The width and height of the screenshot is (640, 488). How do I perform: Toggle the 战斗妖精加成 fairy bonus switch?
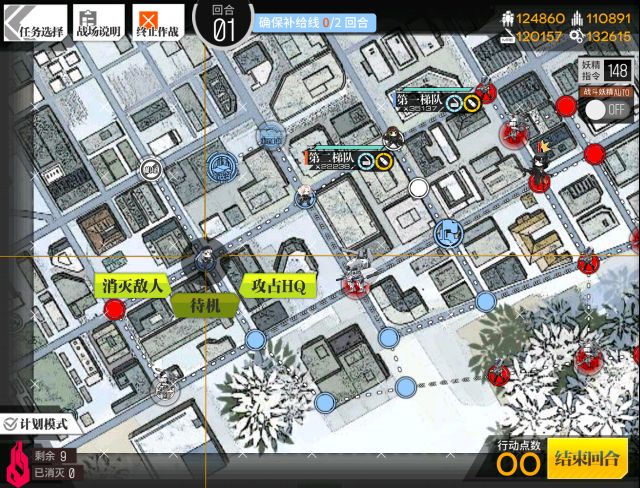click(x=609, y=109)
